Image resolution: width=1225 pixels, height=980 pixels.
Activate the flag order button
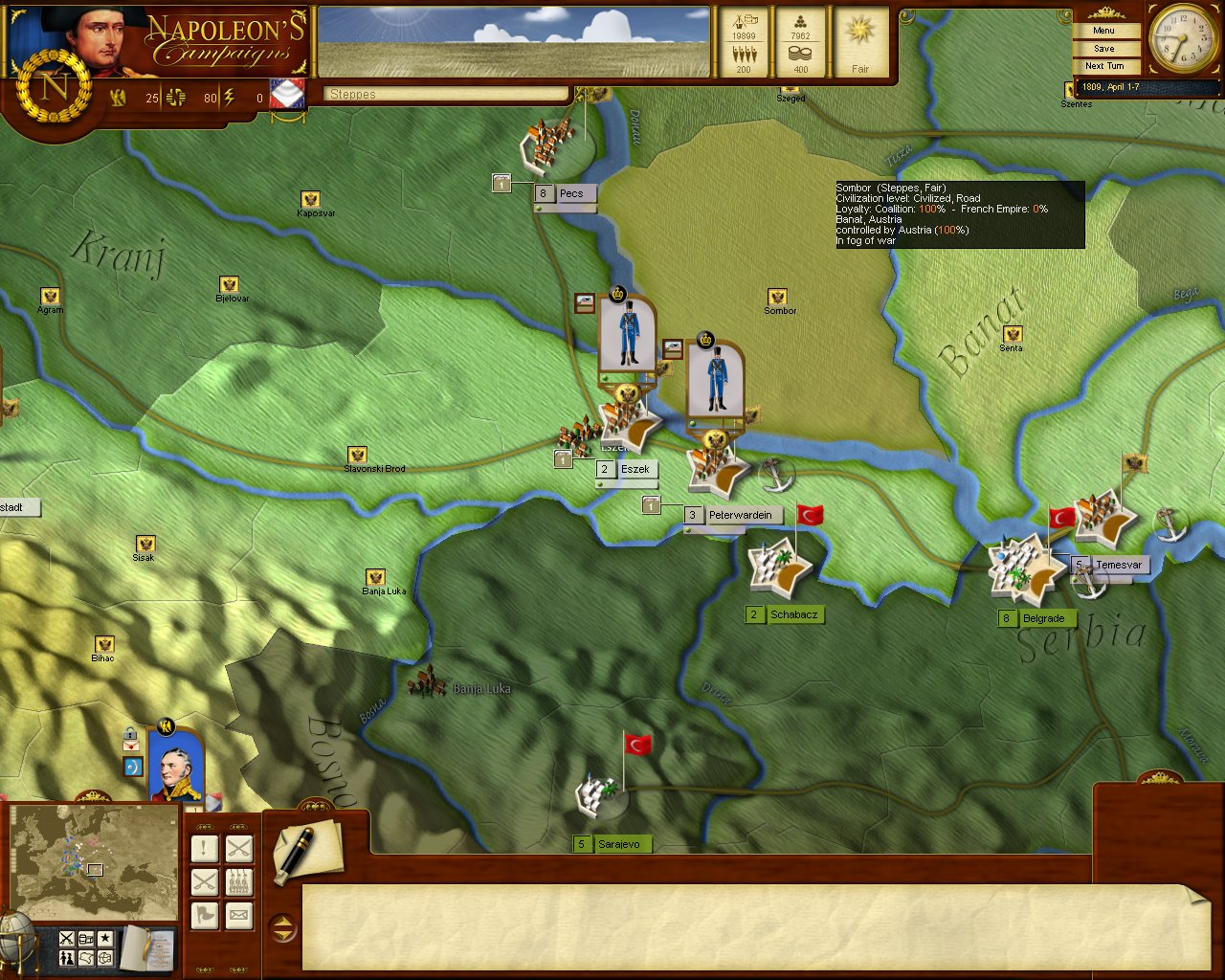coord(204,916)
